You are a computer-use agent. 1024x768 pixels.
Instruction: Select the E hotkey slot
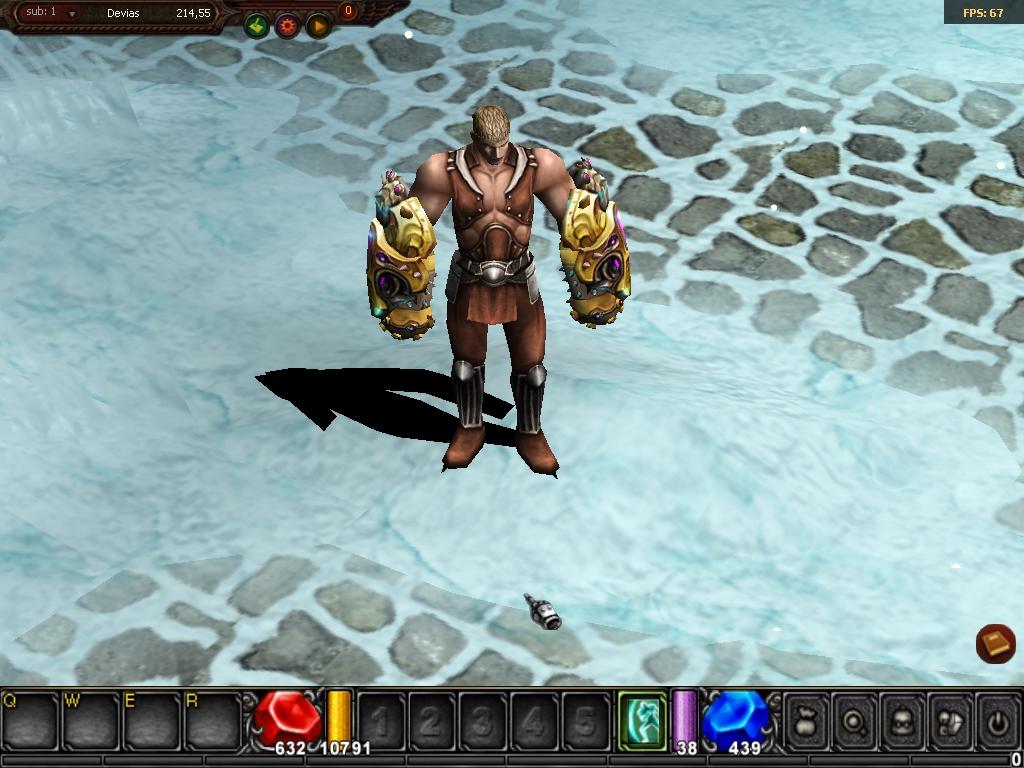[x=153, y=720]
